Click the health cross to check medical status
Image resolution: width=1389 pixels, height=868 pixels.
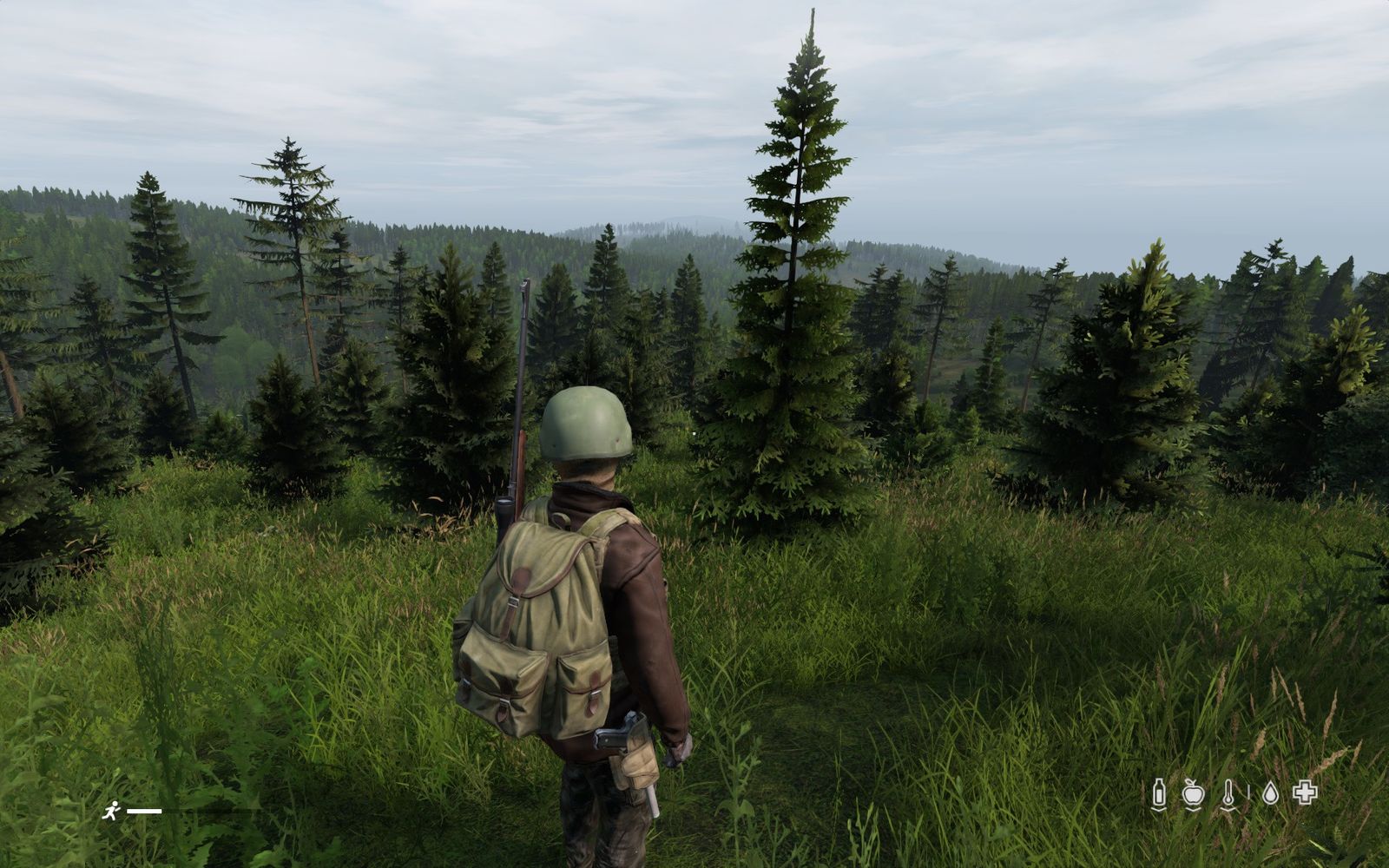1304,791
